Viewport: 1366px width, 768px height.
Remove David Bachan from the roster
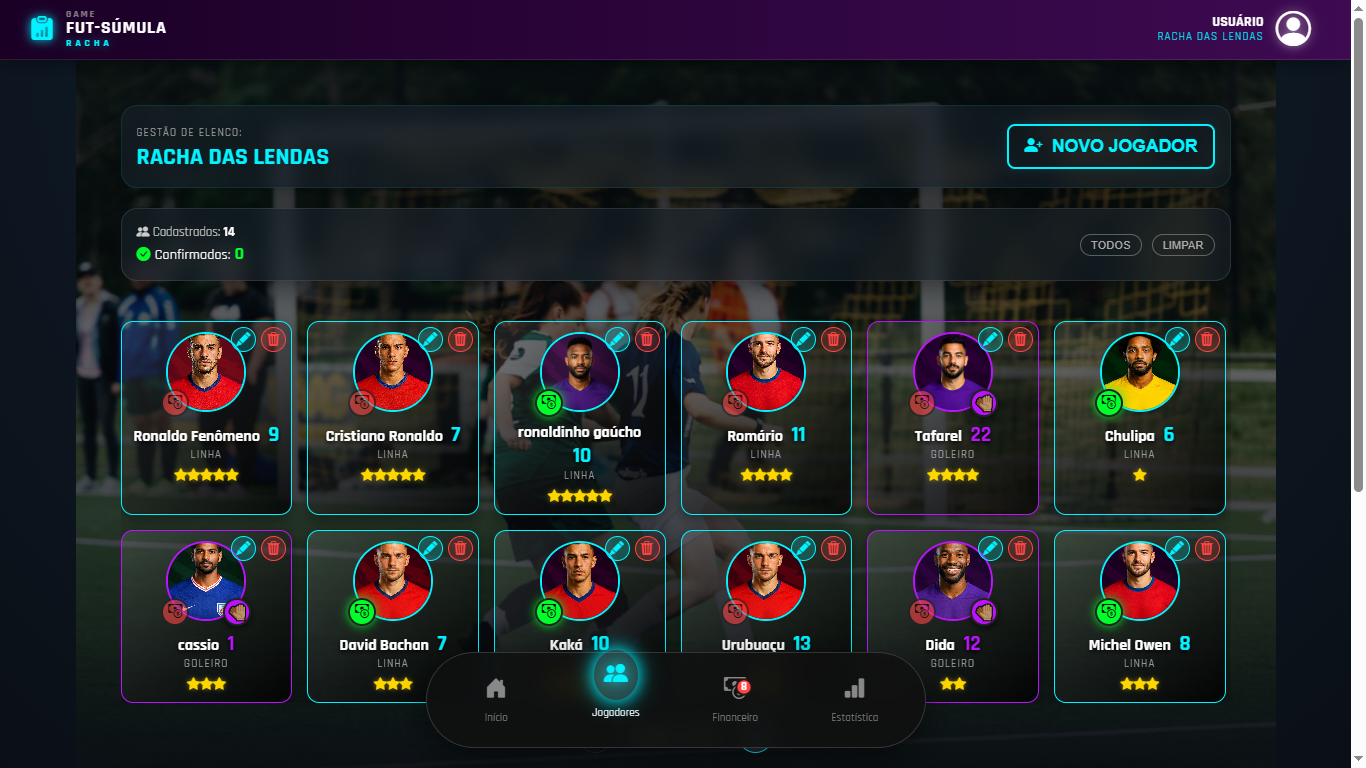(460, 548)
